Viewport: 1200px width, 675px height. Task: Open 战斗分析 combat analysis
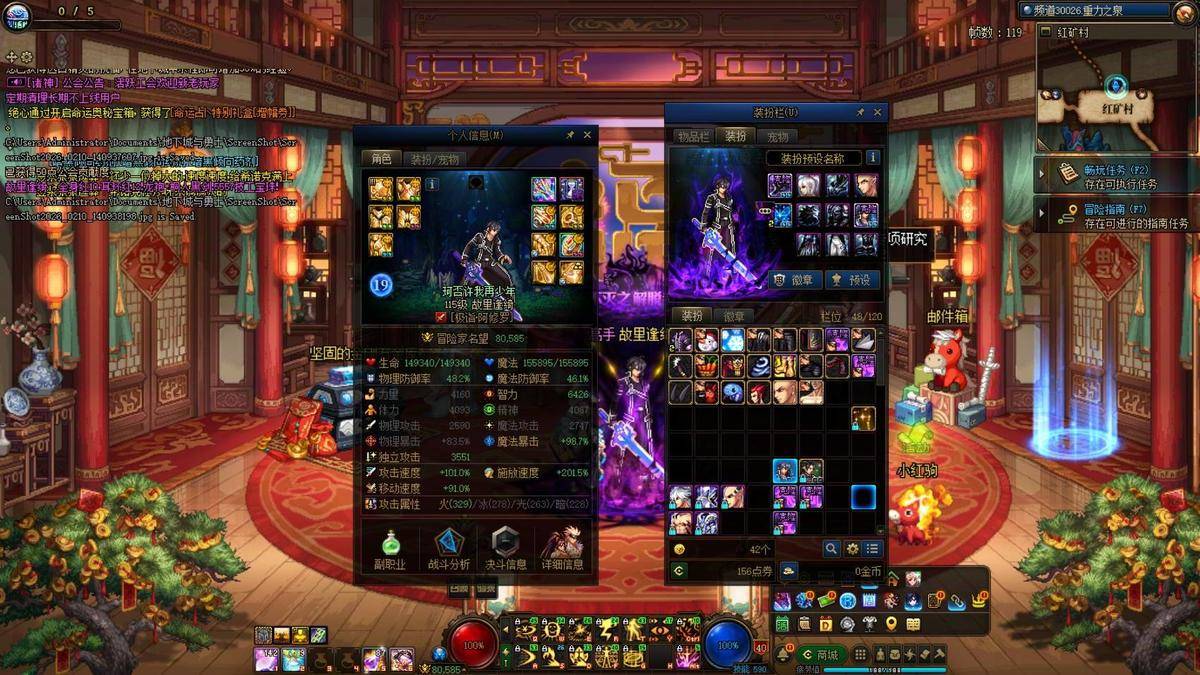coord(448,550)
